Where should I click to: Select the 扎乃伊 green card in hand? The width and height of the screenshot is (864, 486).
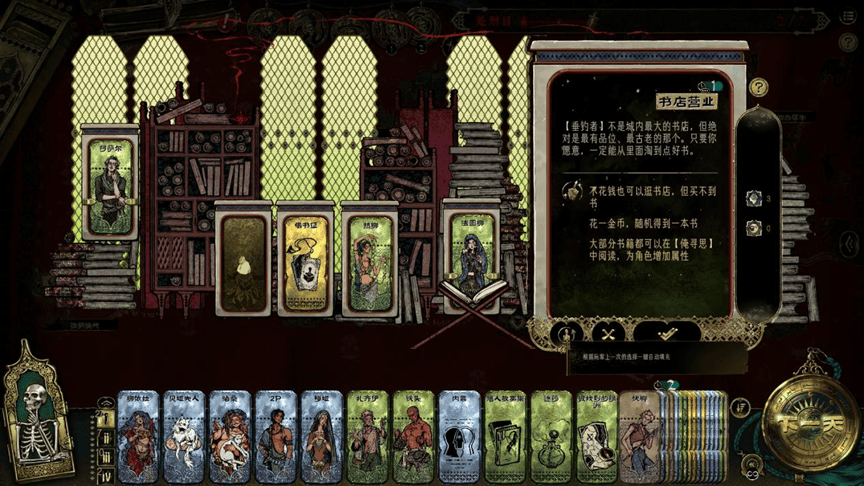pyautogui.click(x=368, y=437)
